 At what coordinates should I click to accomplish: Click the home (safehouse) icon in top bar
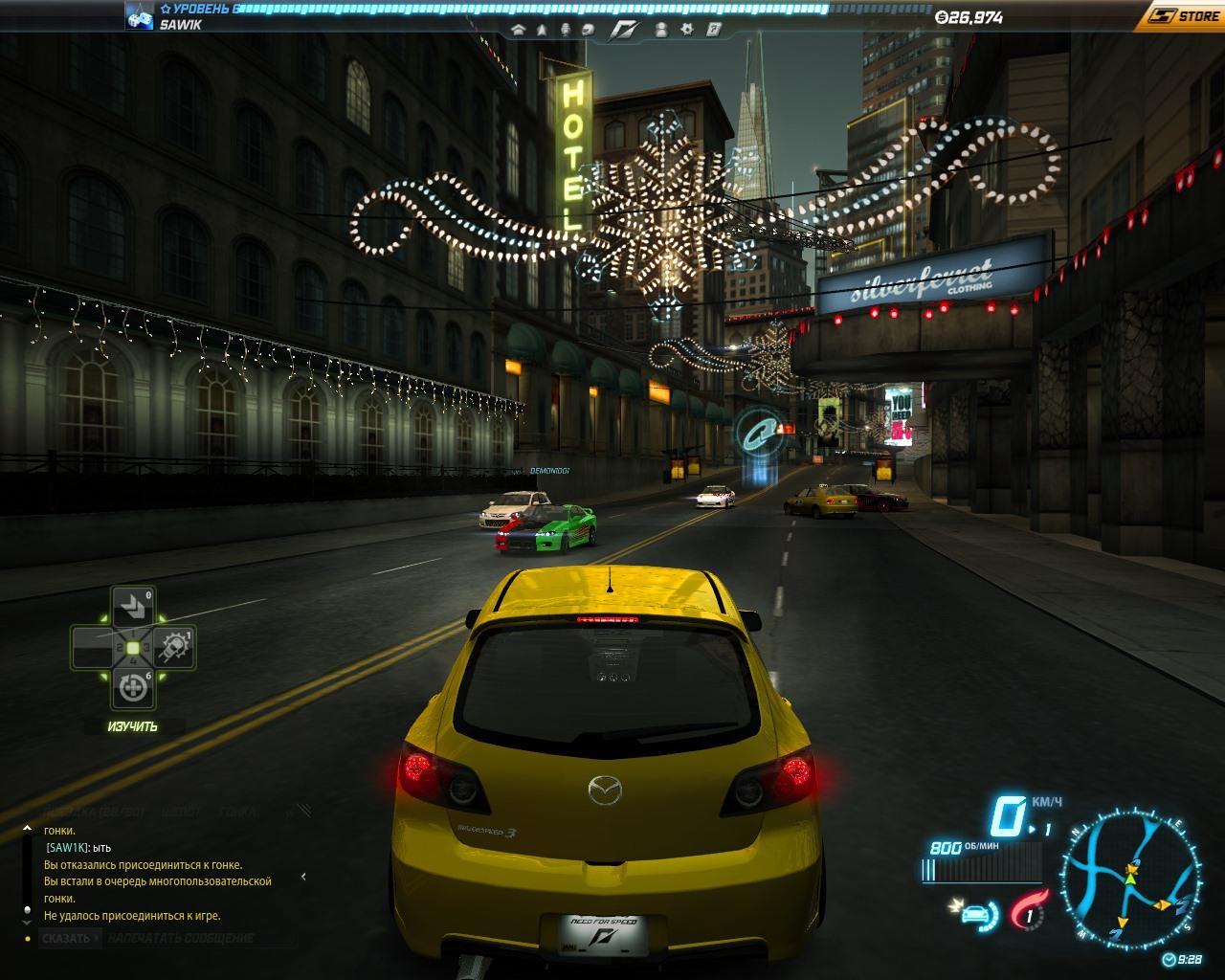tap(519, 30)
